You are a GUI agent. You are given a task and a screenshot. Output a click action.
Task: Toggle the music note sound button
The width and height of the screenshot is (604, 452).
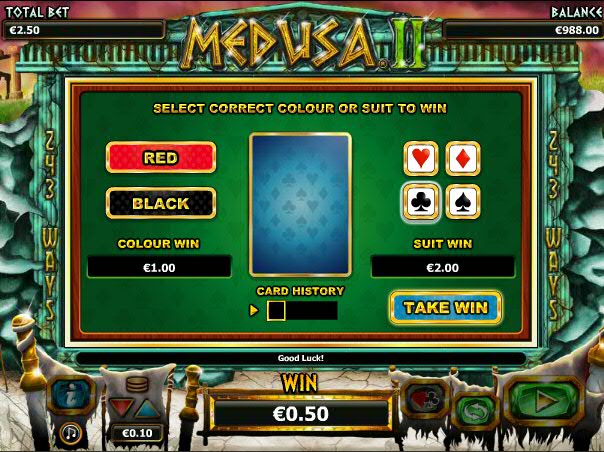71,433
